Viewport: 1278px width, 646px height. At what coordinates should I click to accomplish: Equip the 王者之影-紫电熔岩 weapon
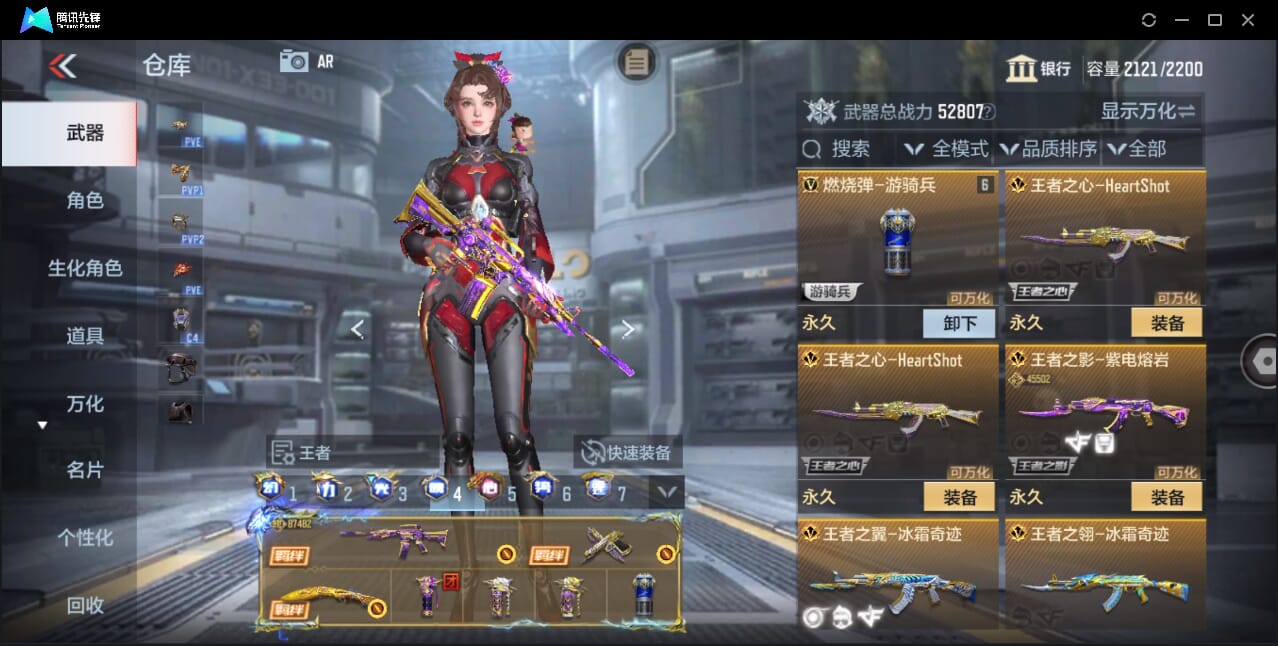click(1166, 496)
